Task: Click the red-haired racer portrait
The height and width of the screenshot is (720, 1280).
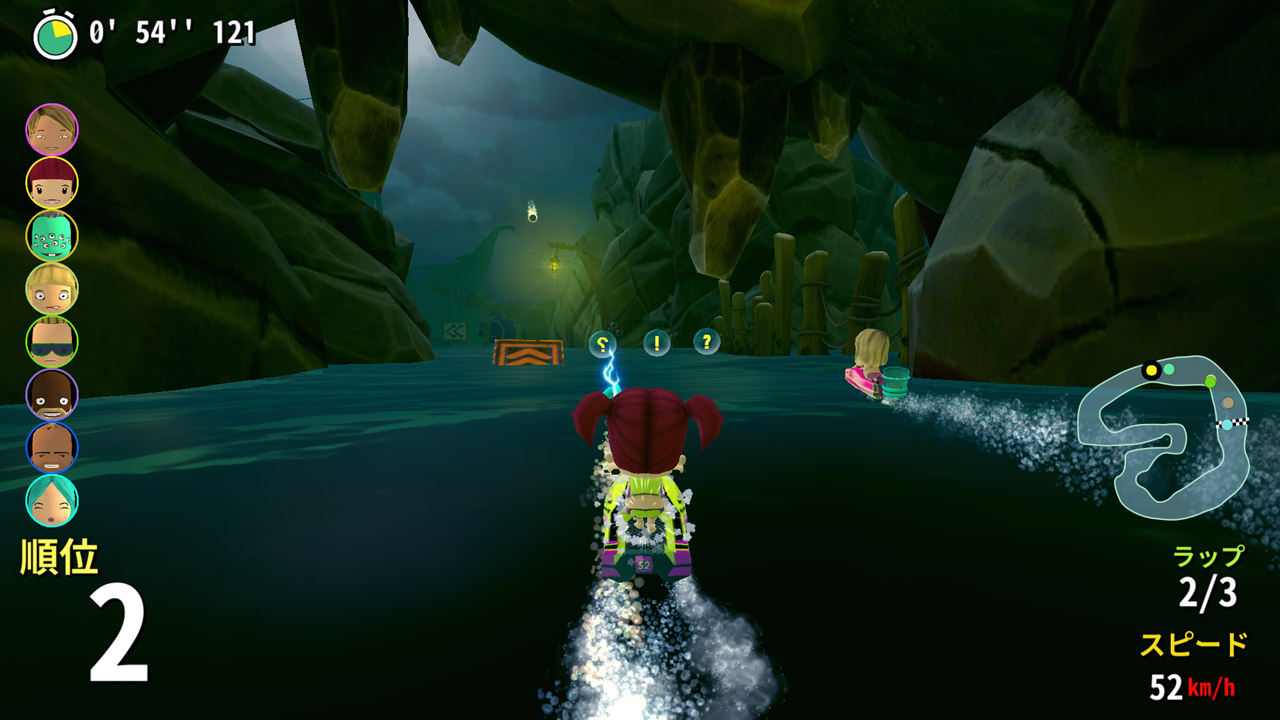Action: click(52, 183)
